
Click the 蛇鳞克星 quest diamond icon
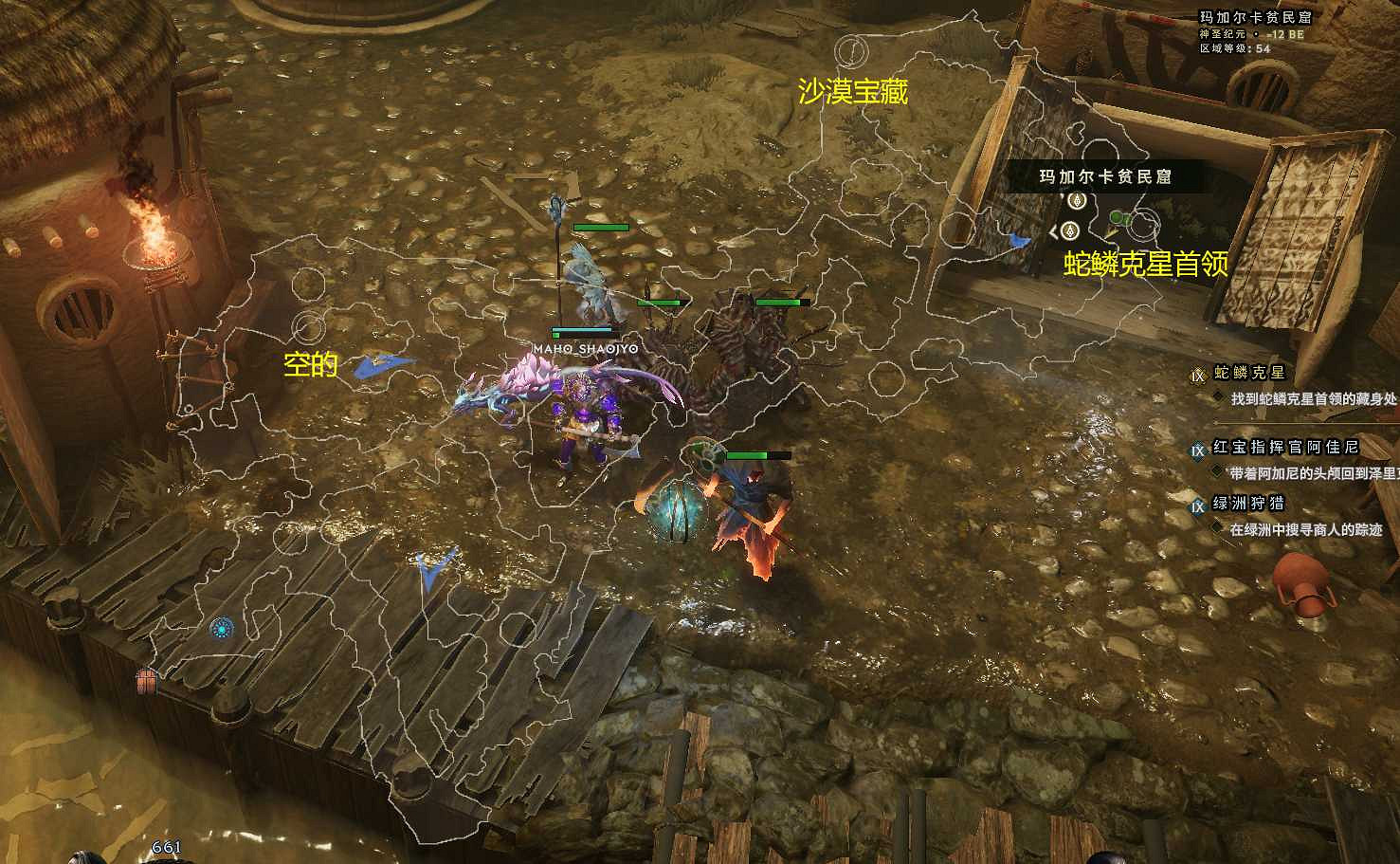click(x=1199, y=376)
